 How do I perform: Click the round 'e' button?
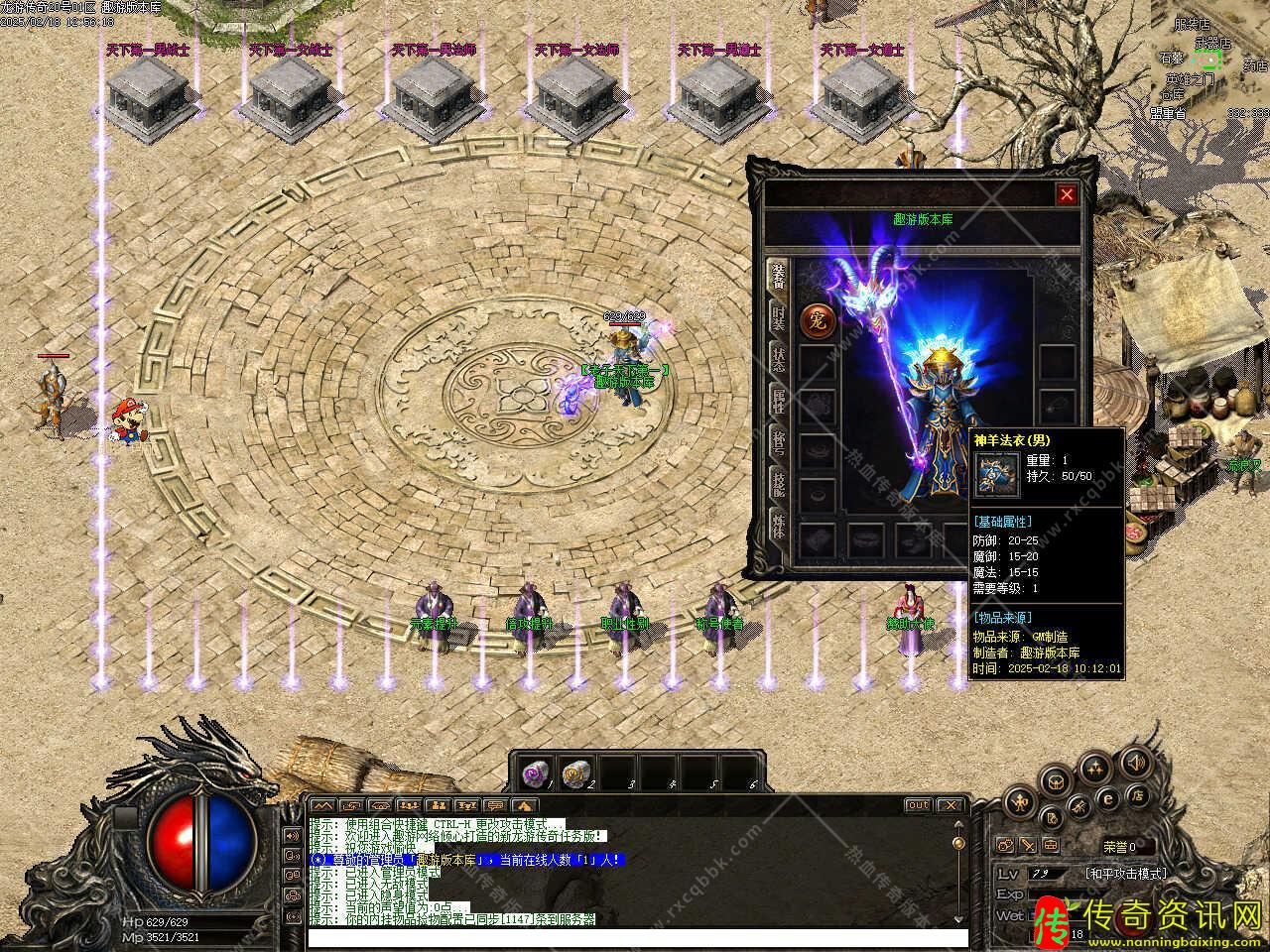(x=1108, y=799)
